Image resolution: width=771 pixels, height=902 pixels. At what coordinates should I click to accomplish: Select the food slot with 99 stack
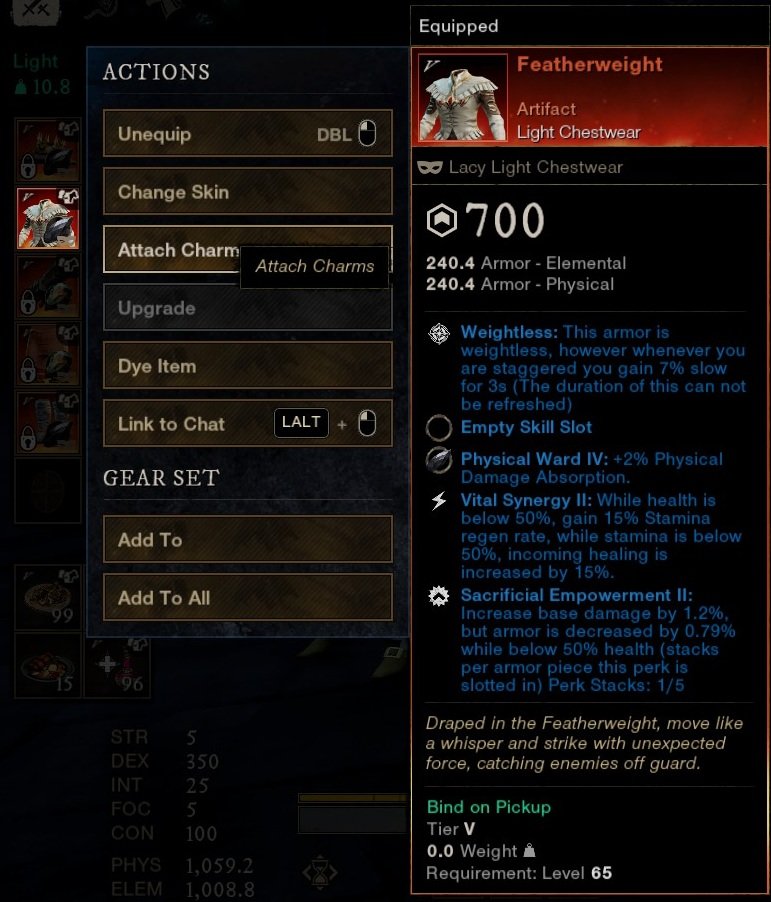(x=48, y=598)
